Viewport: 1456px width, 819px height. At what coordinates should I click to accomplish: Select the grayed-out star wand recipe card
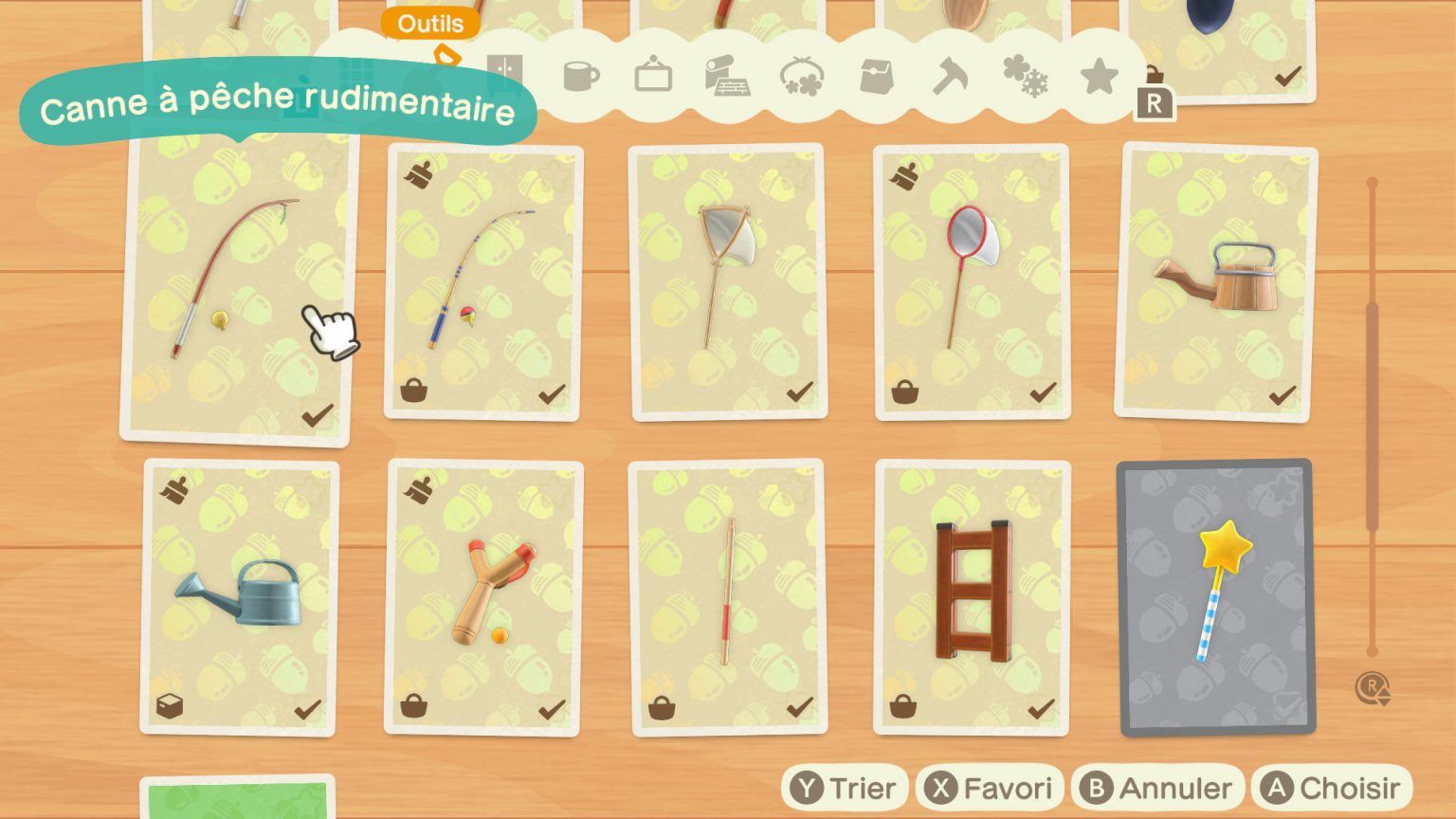click(1213, 598)
